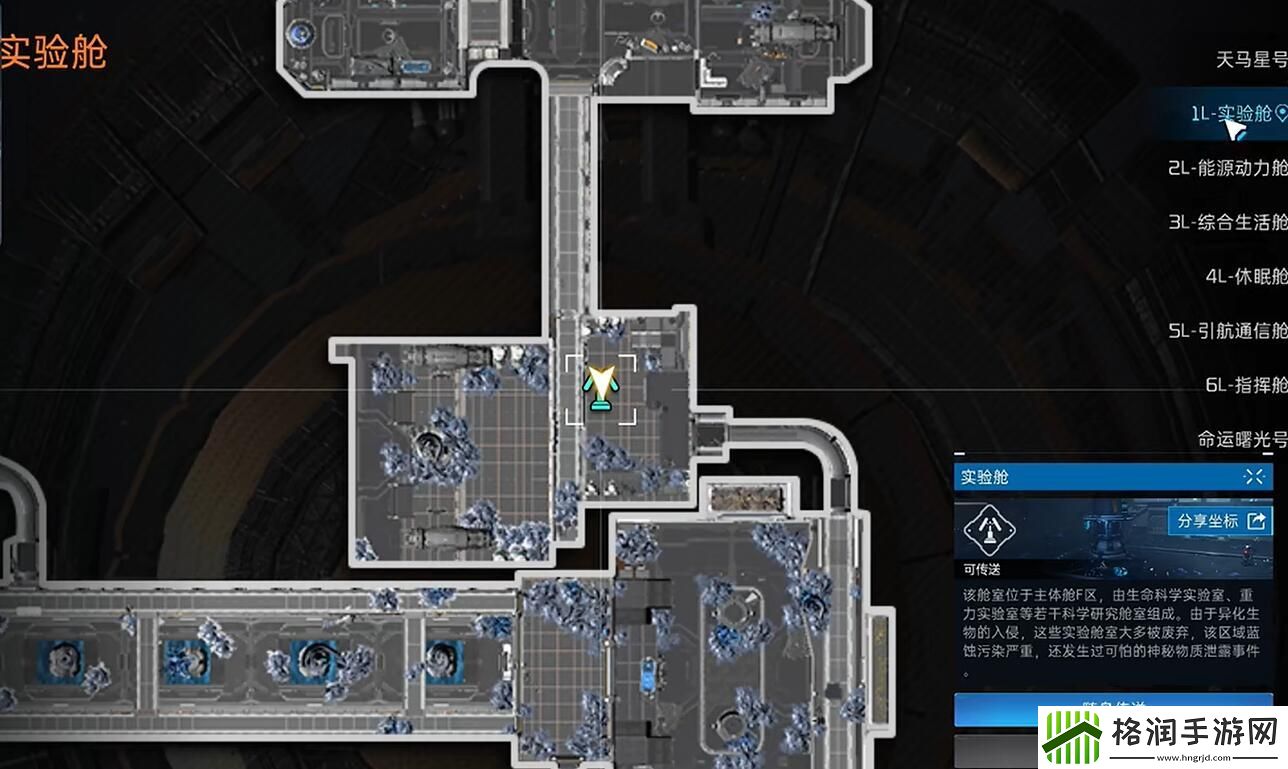Screen dimensions: 1288x769
Task: Share coordinates with 分享坐标 button
Action: pyautogui.click(x=1219, y=521)
